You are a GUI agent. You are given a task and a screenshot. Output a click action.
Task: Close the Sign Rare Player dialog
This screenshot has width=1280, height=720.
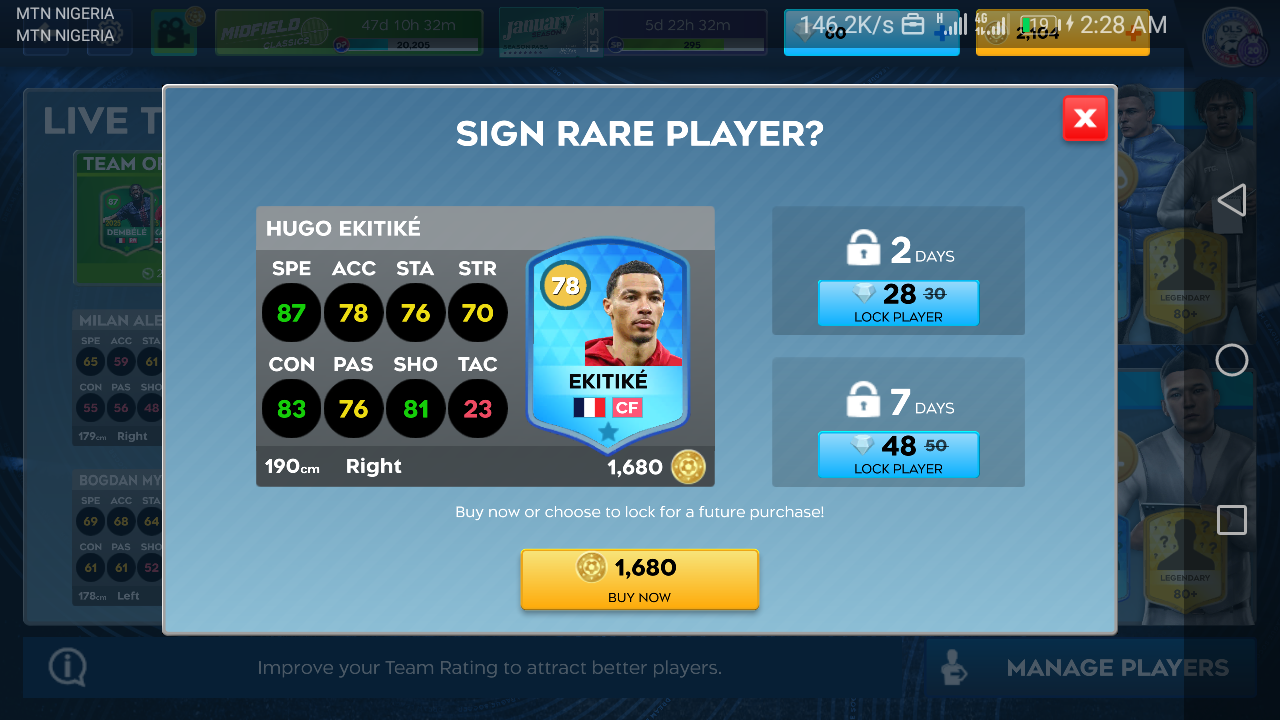click(1085, 119)
